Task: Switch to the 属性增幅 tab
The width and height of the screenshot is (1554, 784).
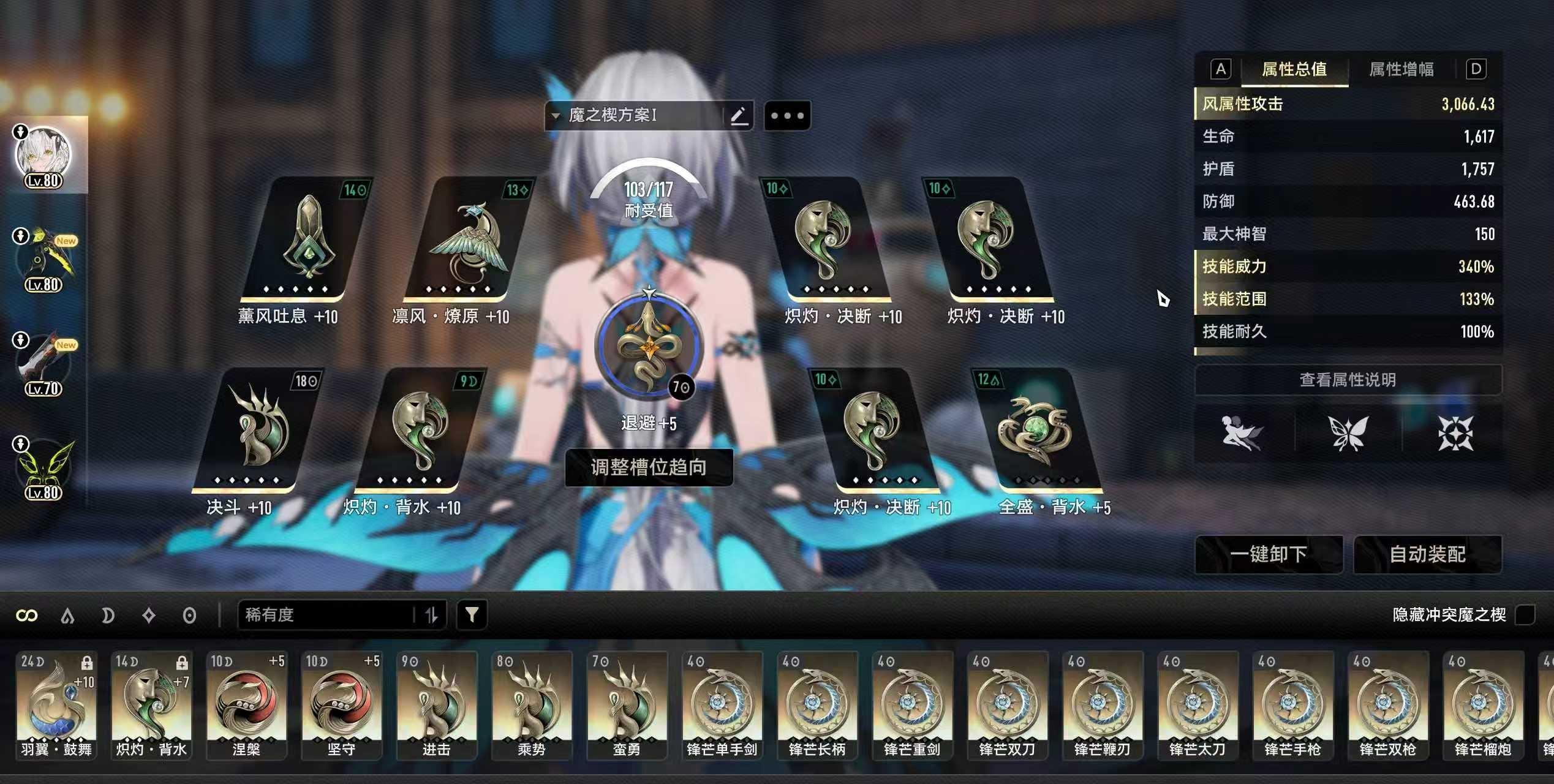Action: pyautogui.click(x=1401, y=69)
